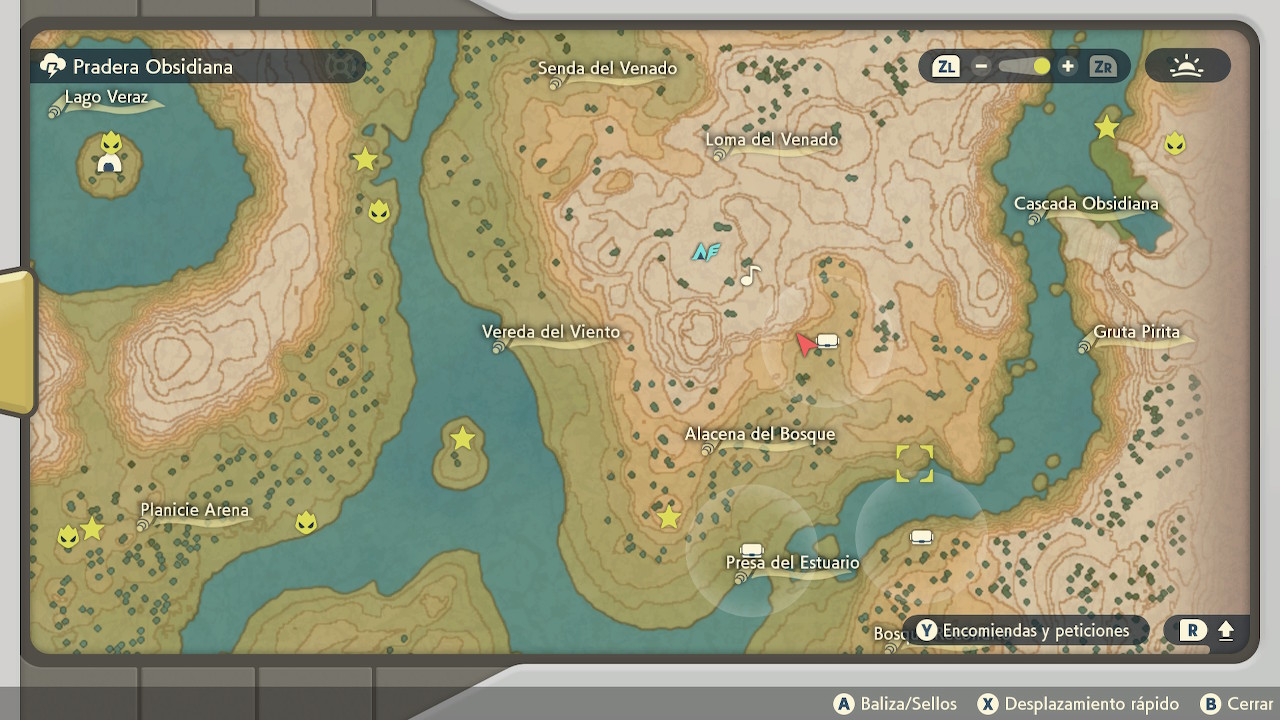Screen dimensions: 1280x720
Task: Choose the camp icon beside the red arrow
Action: tap(827, 341)
